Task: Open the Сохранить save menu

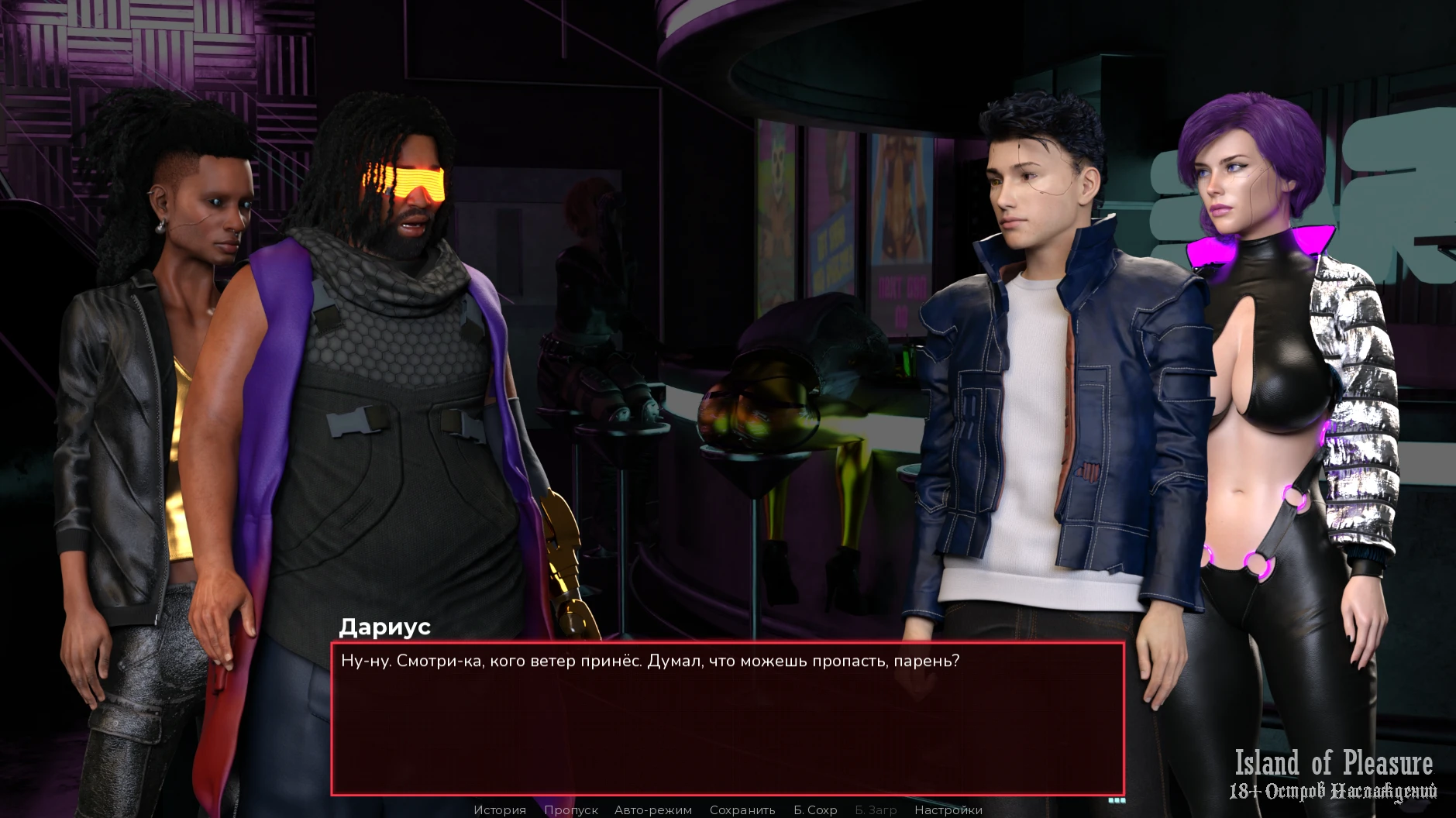Action: (x=742, y=809)
